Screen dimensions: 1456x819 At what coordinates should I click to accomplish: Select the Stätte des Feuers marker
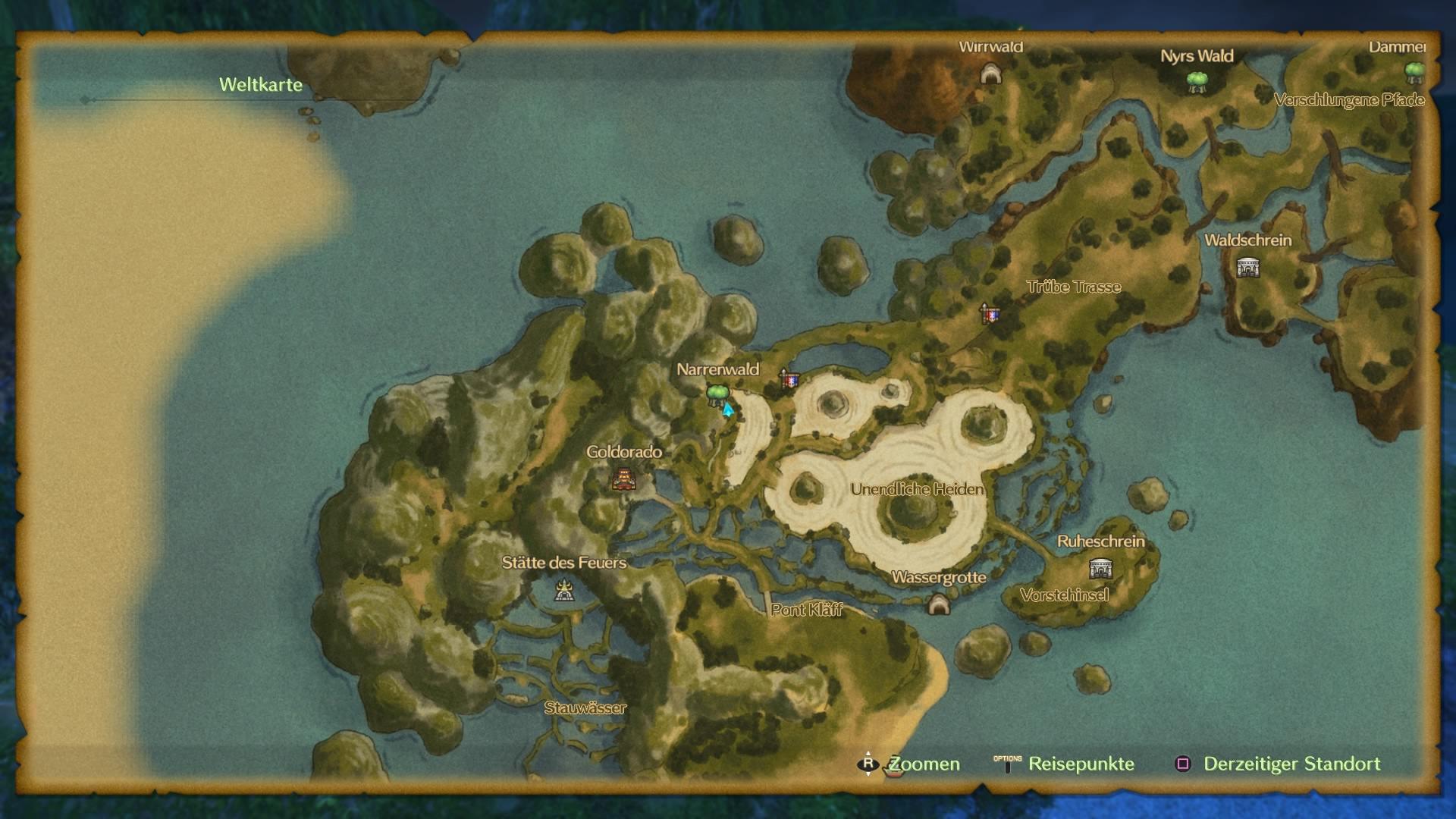[x=563, y=590]
